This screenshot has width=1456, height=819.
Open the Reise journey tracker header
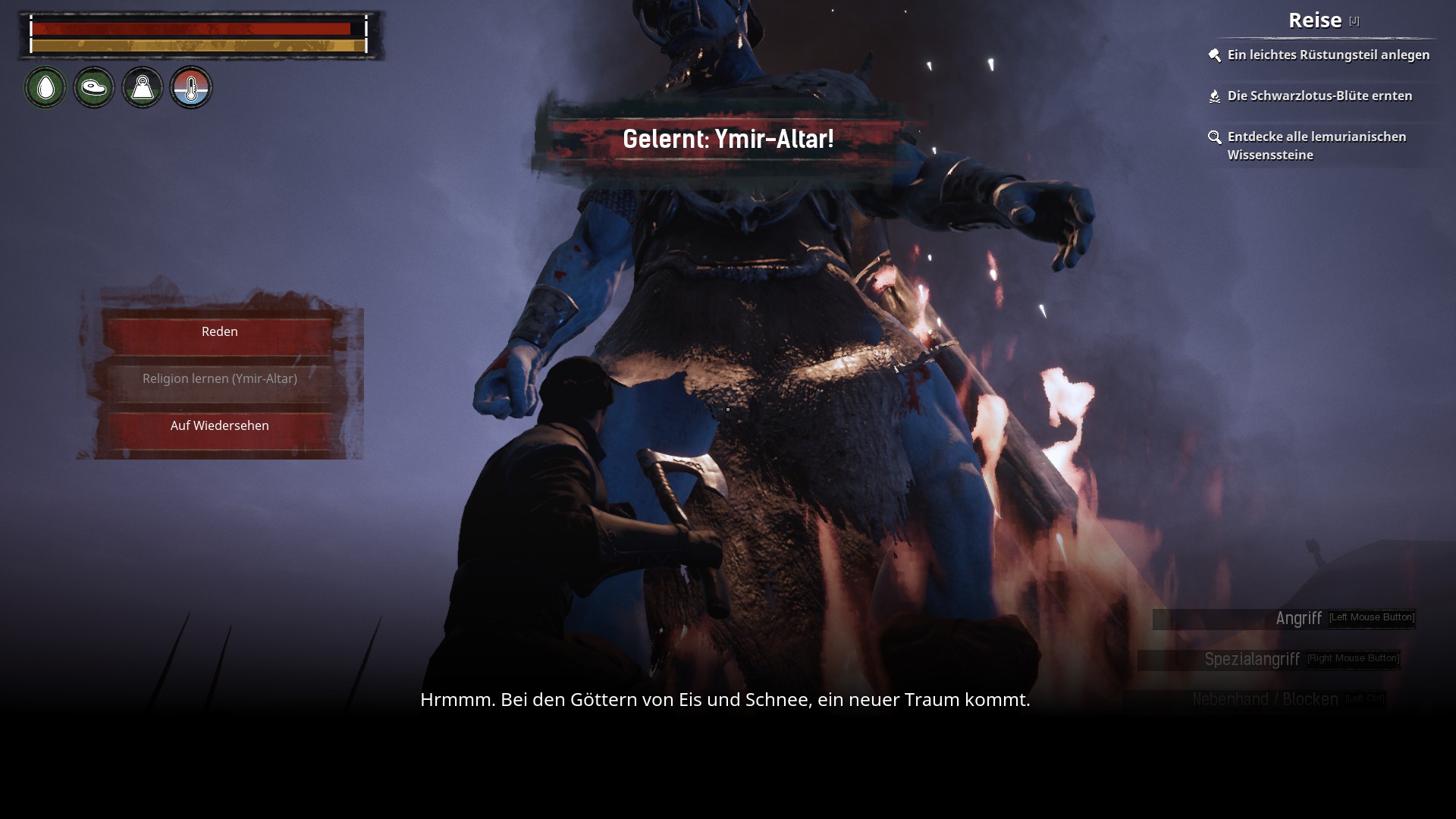pos(1315,20)
